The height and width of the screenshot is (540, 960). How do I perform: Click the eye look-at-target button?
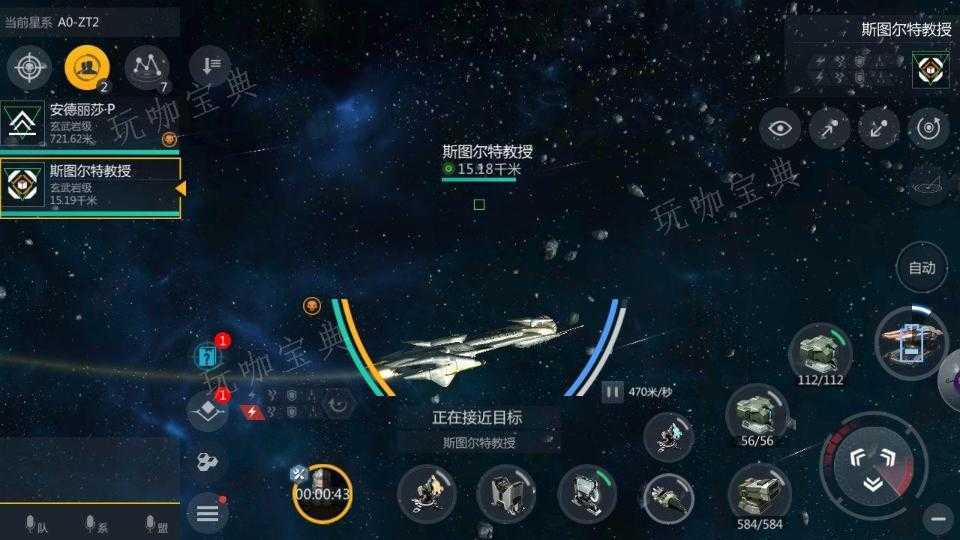[x=780, y=128]
